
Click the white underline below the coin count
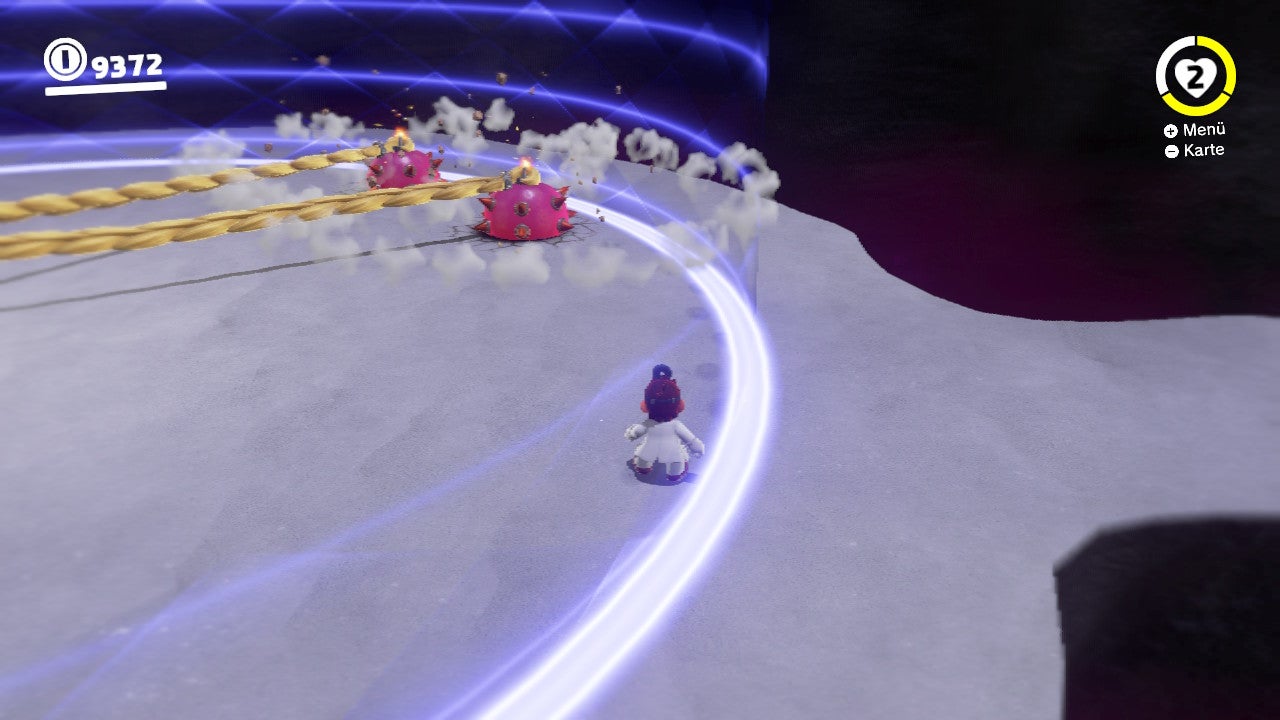pyautogui.click(x=105, y=88)
